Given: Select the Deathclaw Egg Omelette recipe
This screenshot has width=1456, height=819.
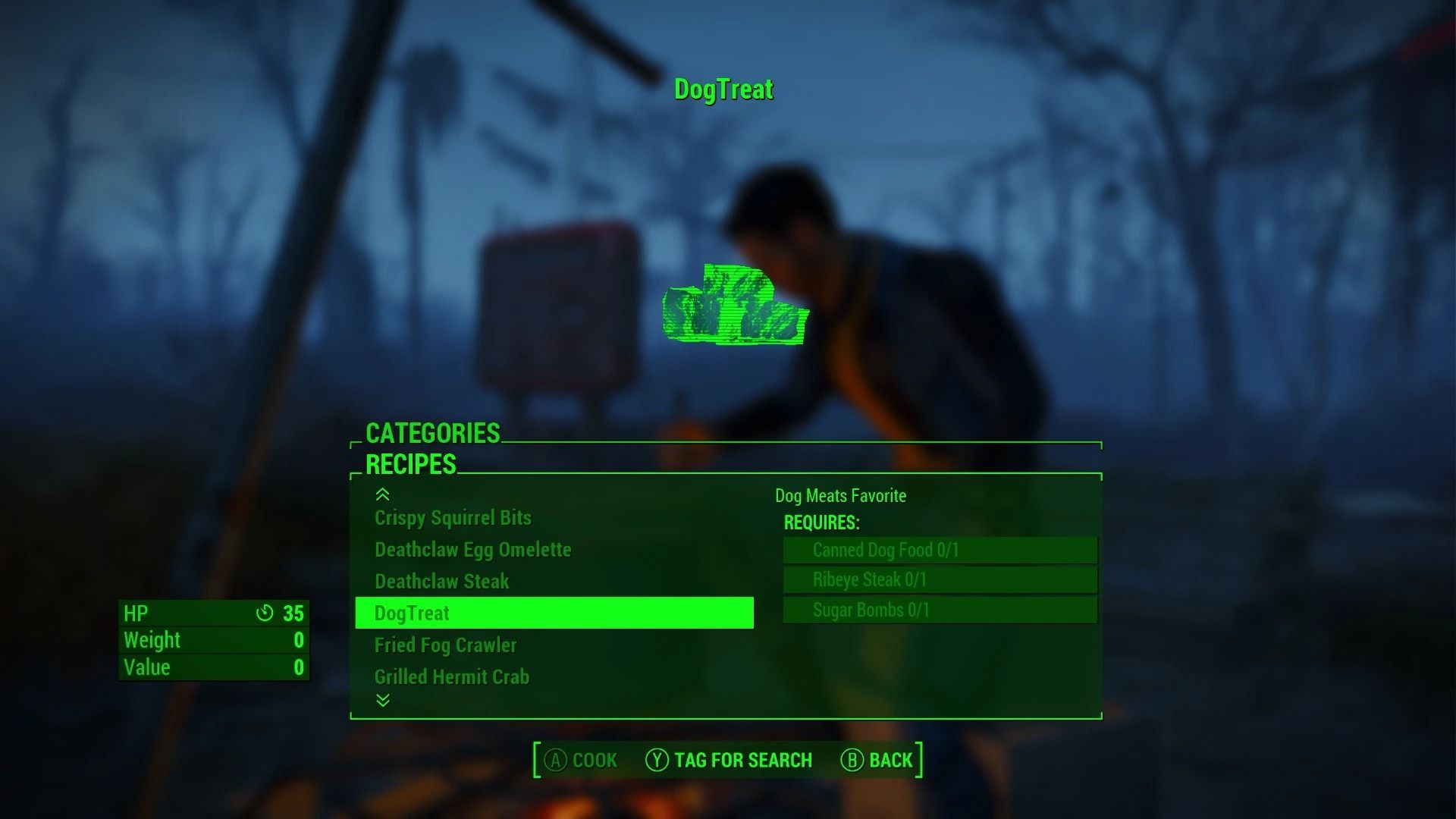Looking at the screenshot, I should pyautogui.click(x=472, y=550).
